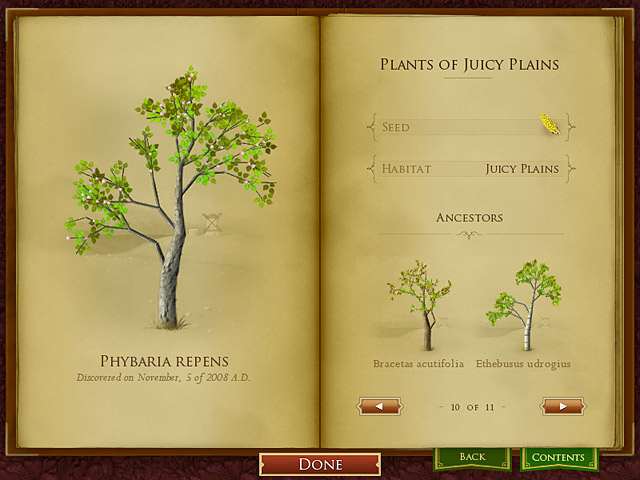Open the Contents page
Screen dimensions: 640x480
558,458
